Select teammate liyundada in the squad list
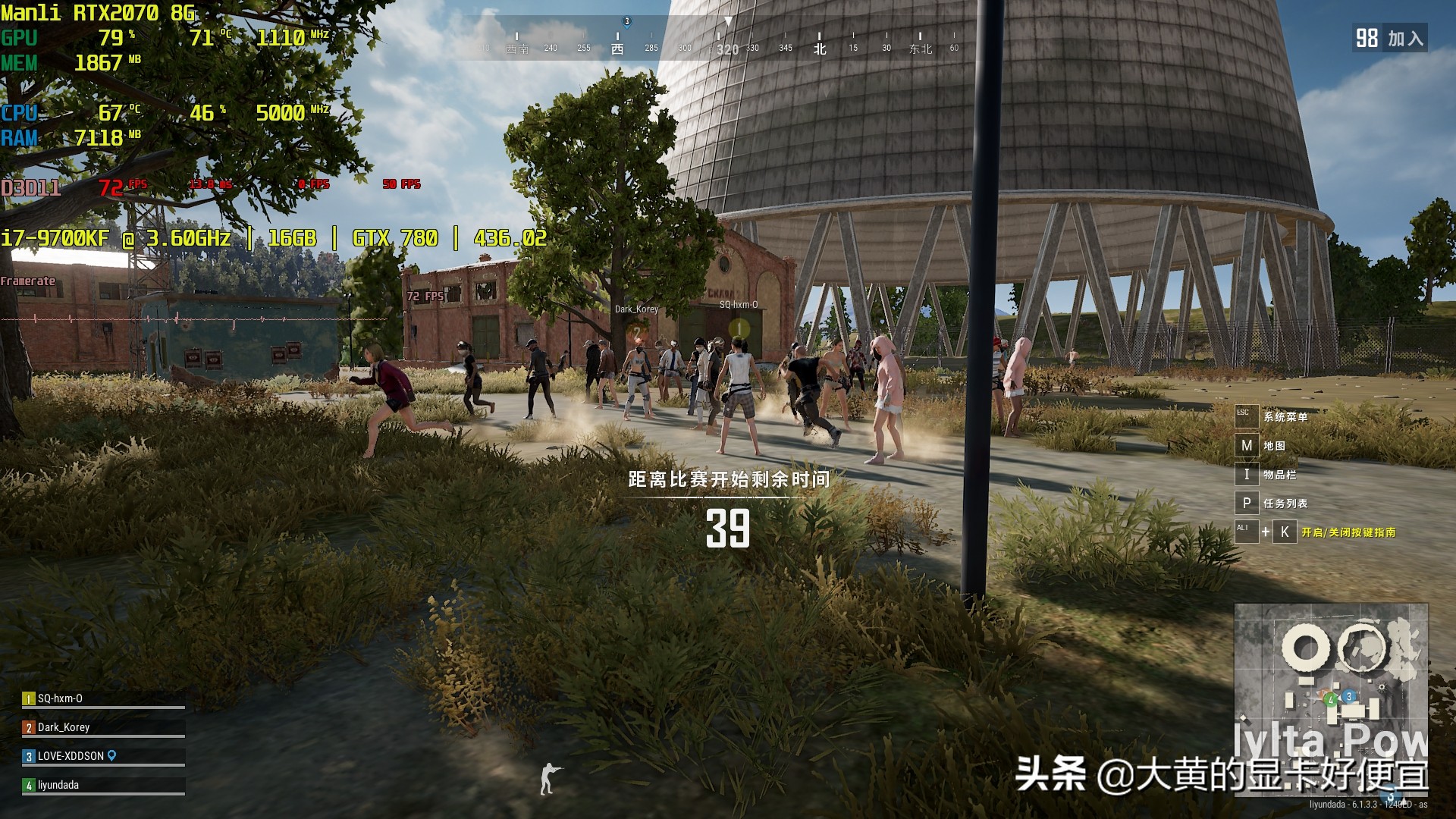Screen dimensions: 1456x819 click(58, 785)
